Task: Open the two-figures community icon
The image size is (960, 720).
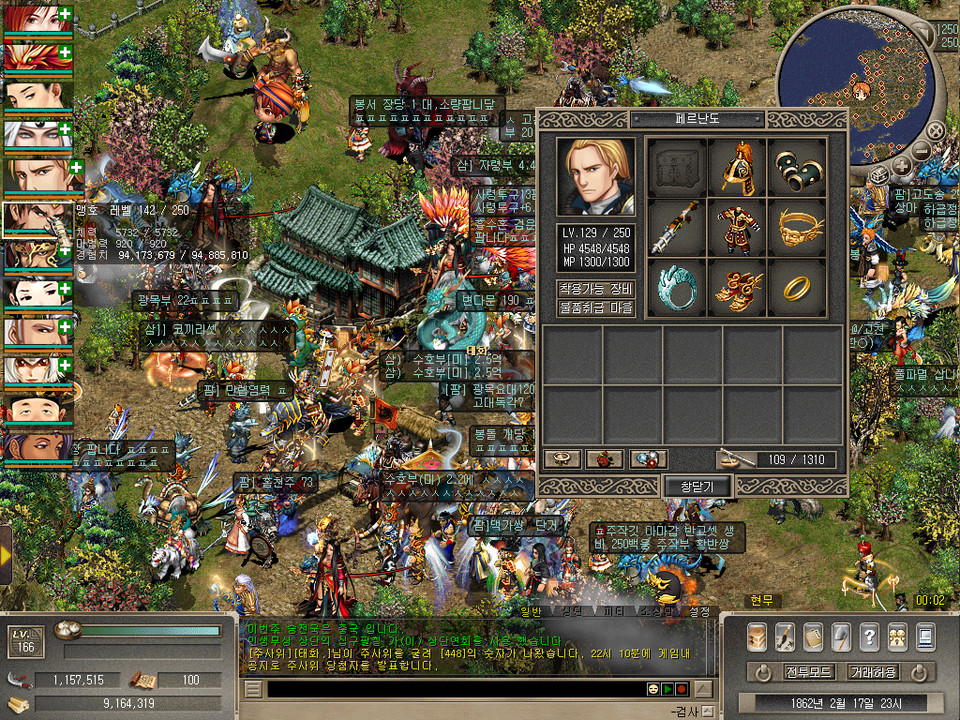Action: pyautogui.click(x=897, y=636)
